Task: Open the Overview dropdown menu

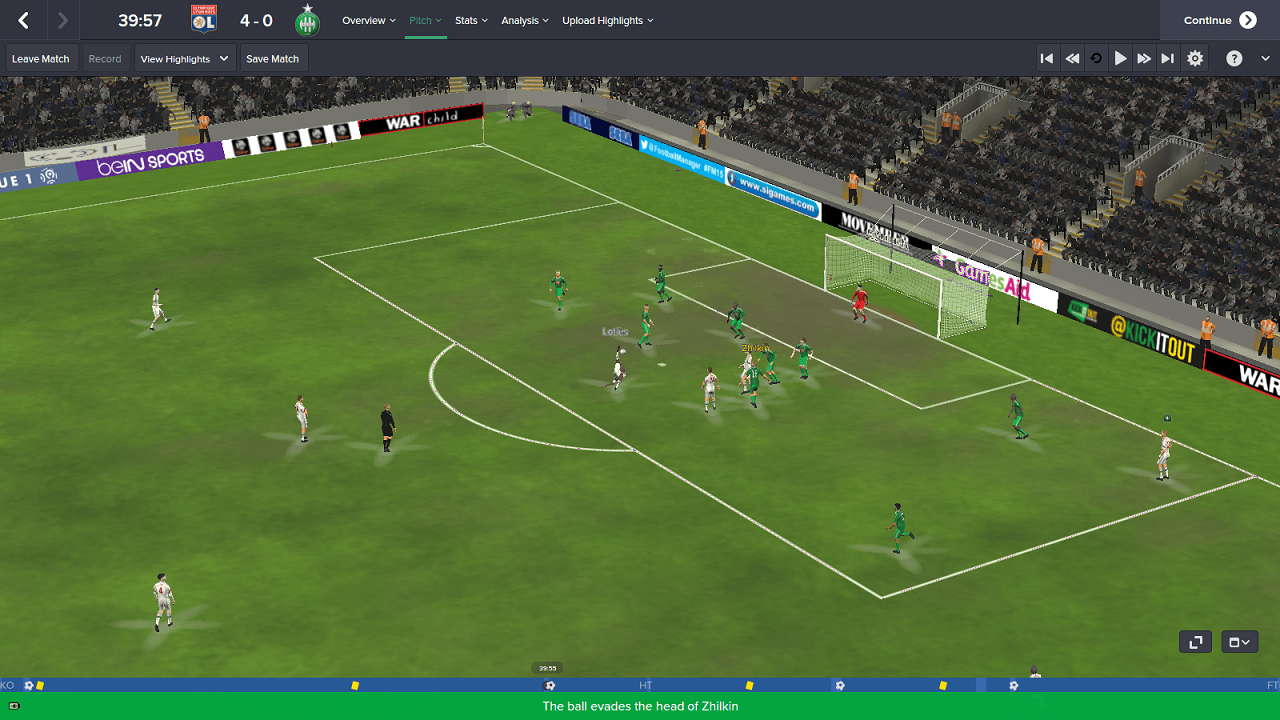Action: coord(368,20)
